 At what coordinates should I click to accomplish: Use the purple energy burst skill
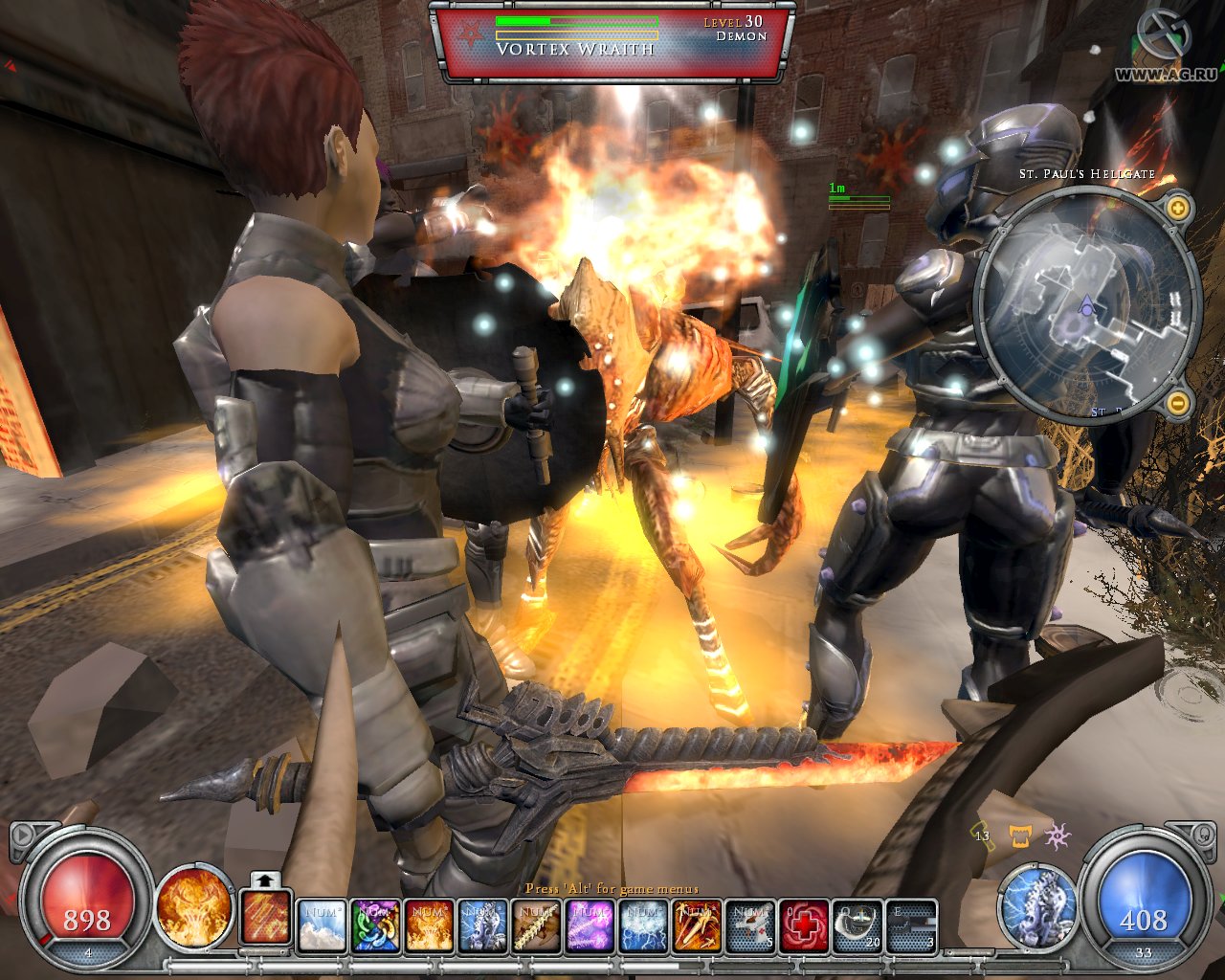pyautogui.click(x=590, y=926)
